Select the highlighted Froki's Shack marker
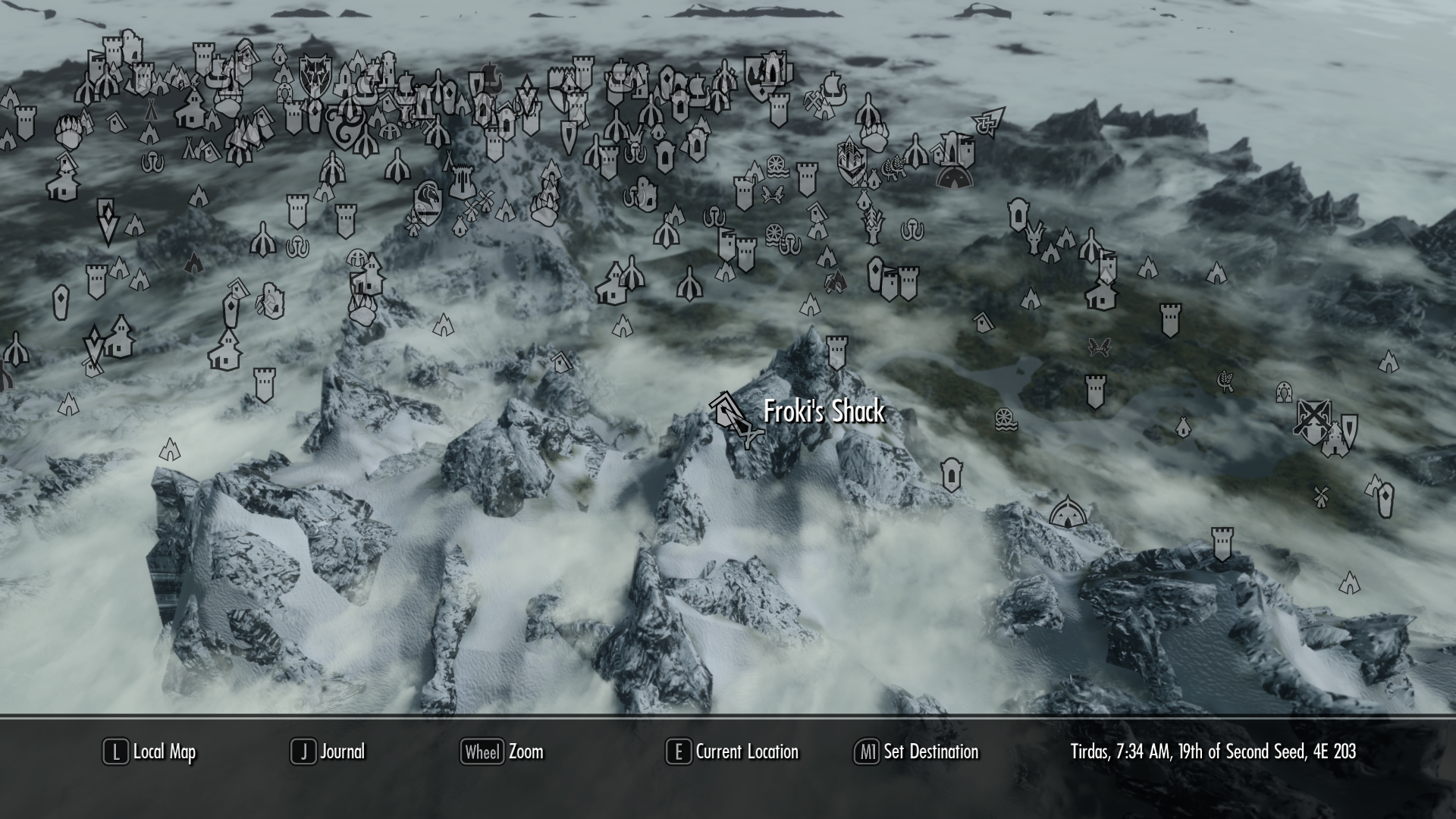 pos(726,412)
